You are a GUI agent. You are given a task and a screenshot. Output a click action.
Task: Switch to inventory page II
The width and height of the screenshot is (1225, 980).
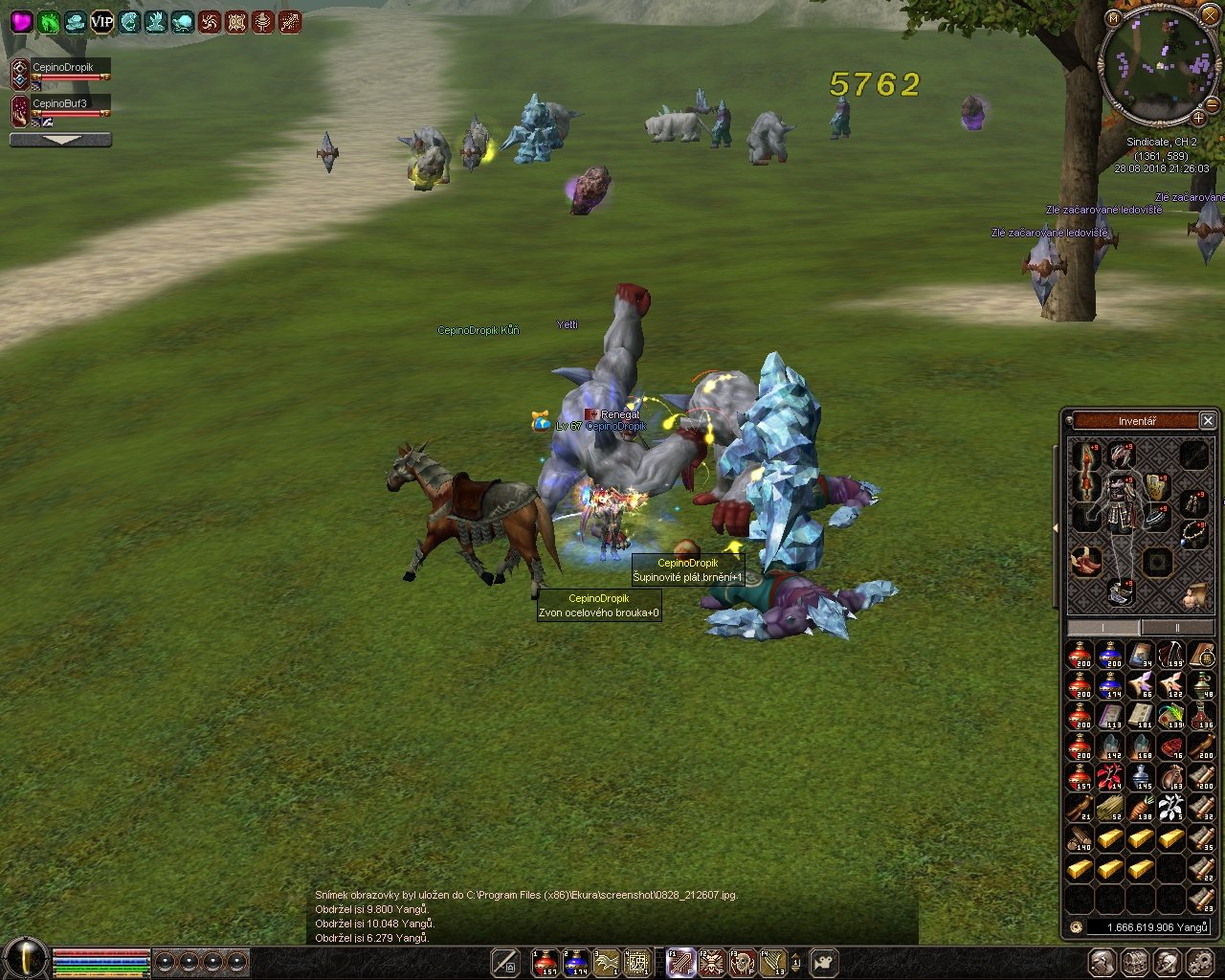1176,627
